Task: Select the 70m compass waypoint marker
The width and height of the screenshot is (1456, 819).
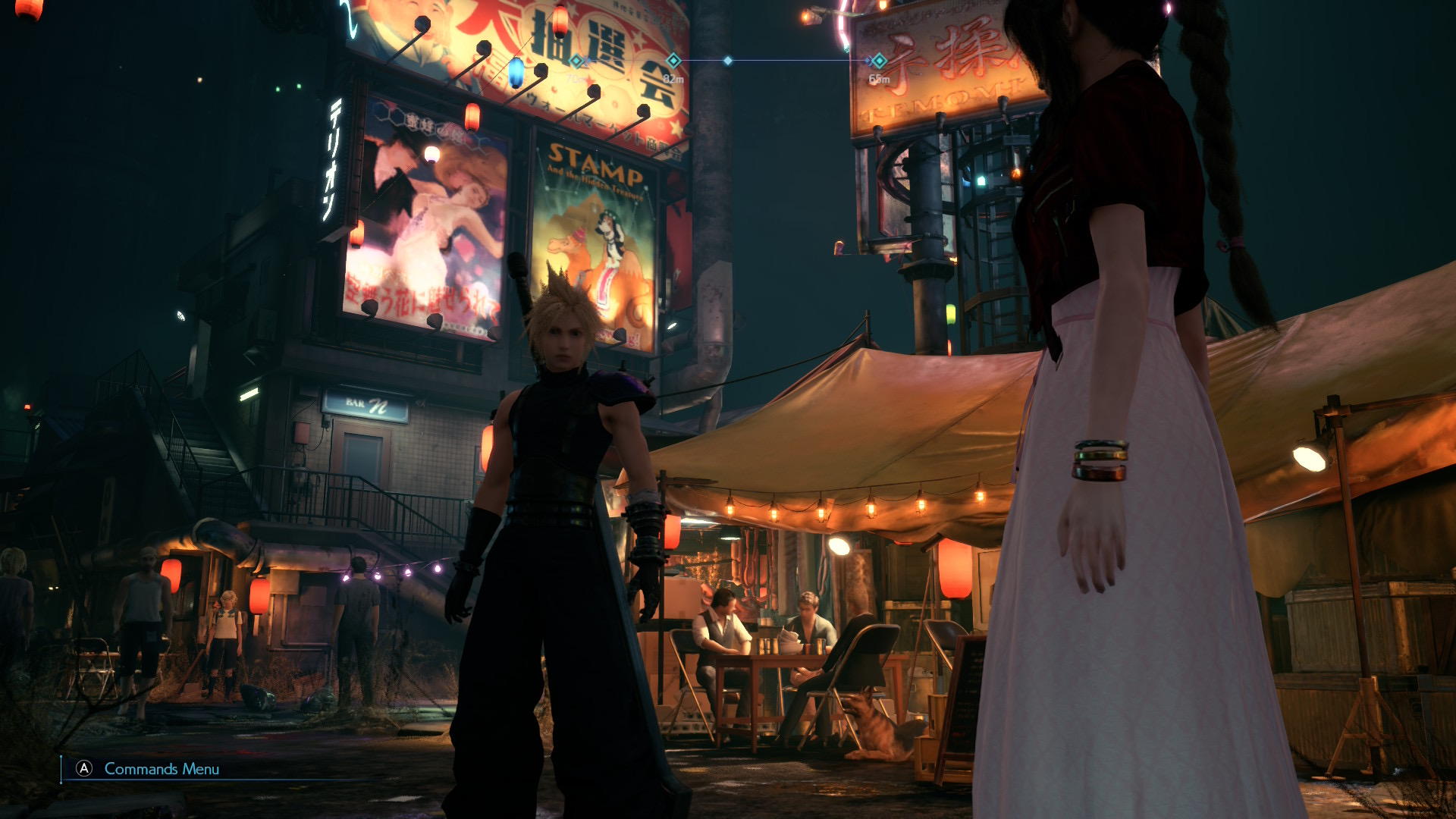Action: click(576, 60)
